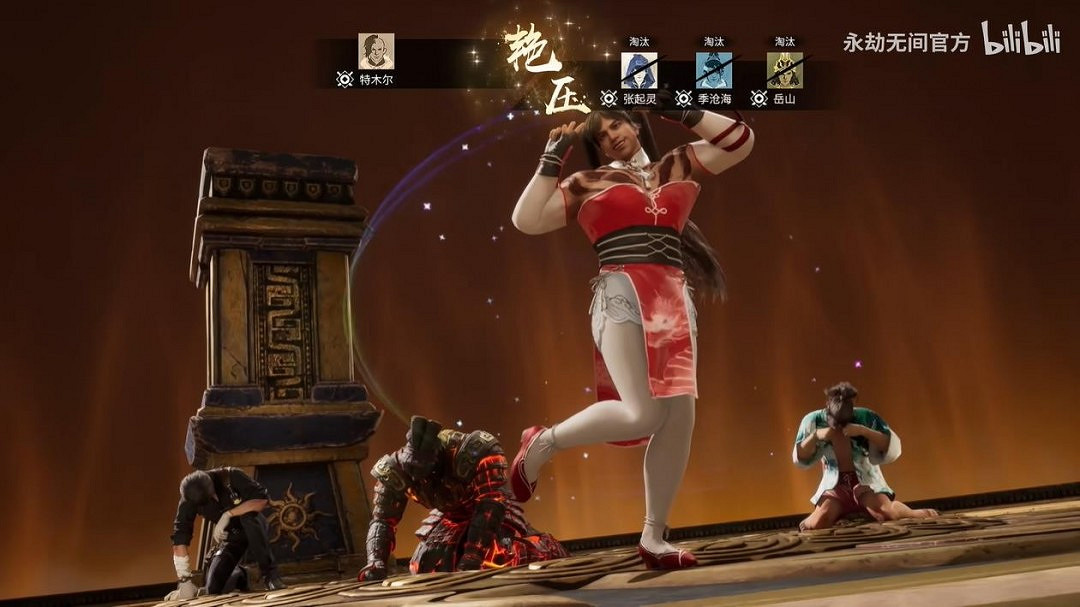Select the 特木尔 winner portrait
Image resolution: width=1080 pixels, height=607 pixels.
376,51
